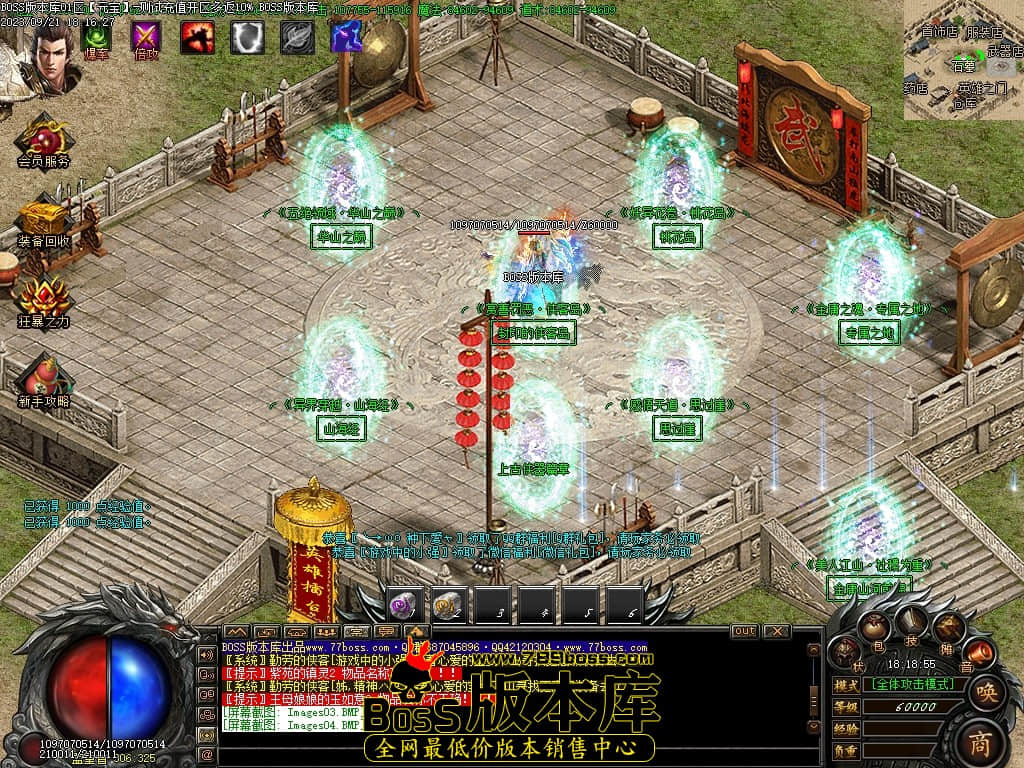Use the purple item in hotbar slot 1
This screenshot has width=1024, height=768.
(x=405, y=604)
